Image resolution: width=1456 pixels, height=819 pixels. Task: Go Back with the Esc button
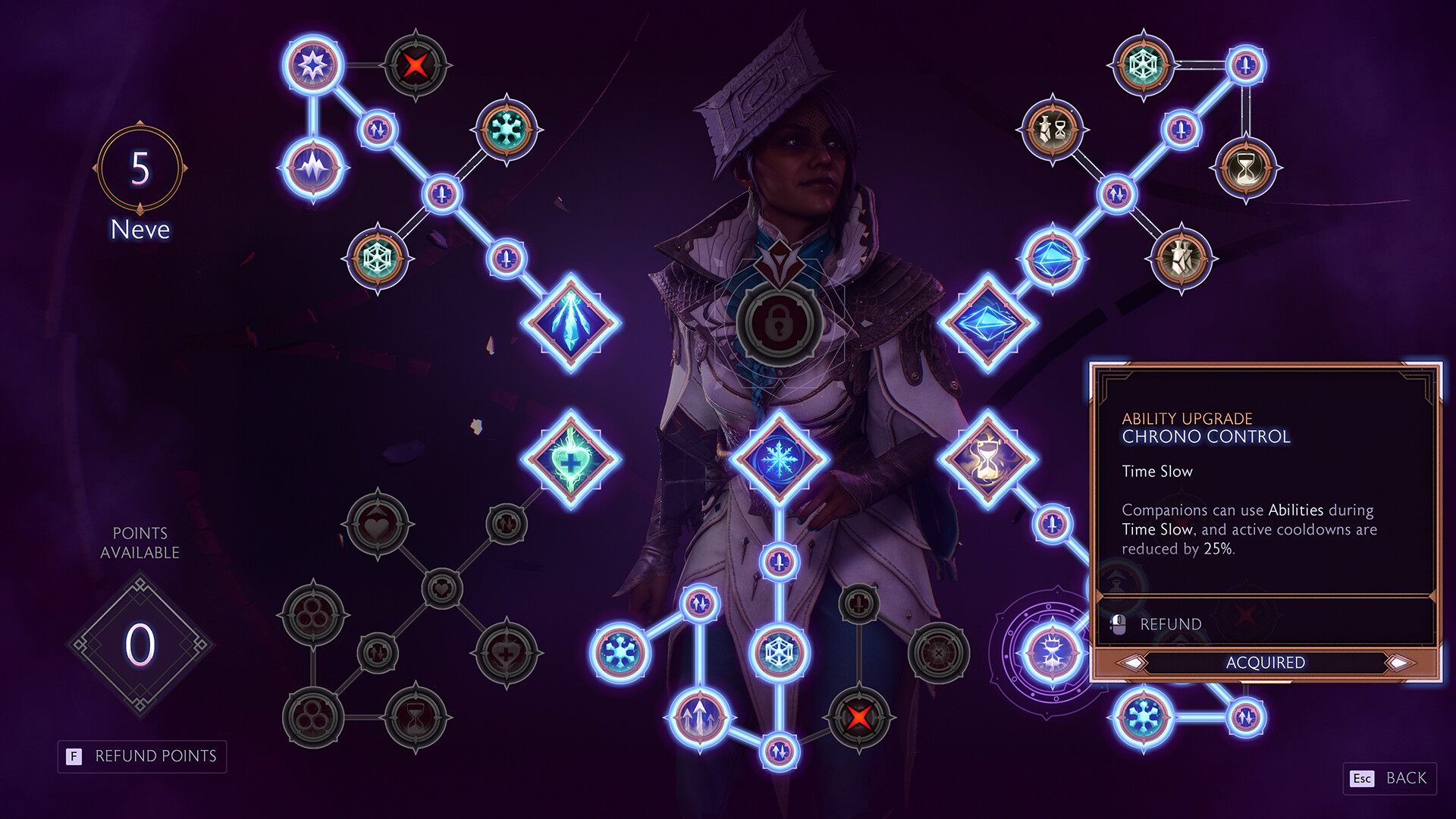[1388, 779]
